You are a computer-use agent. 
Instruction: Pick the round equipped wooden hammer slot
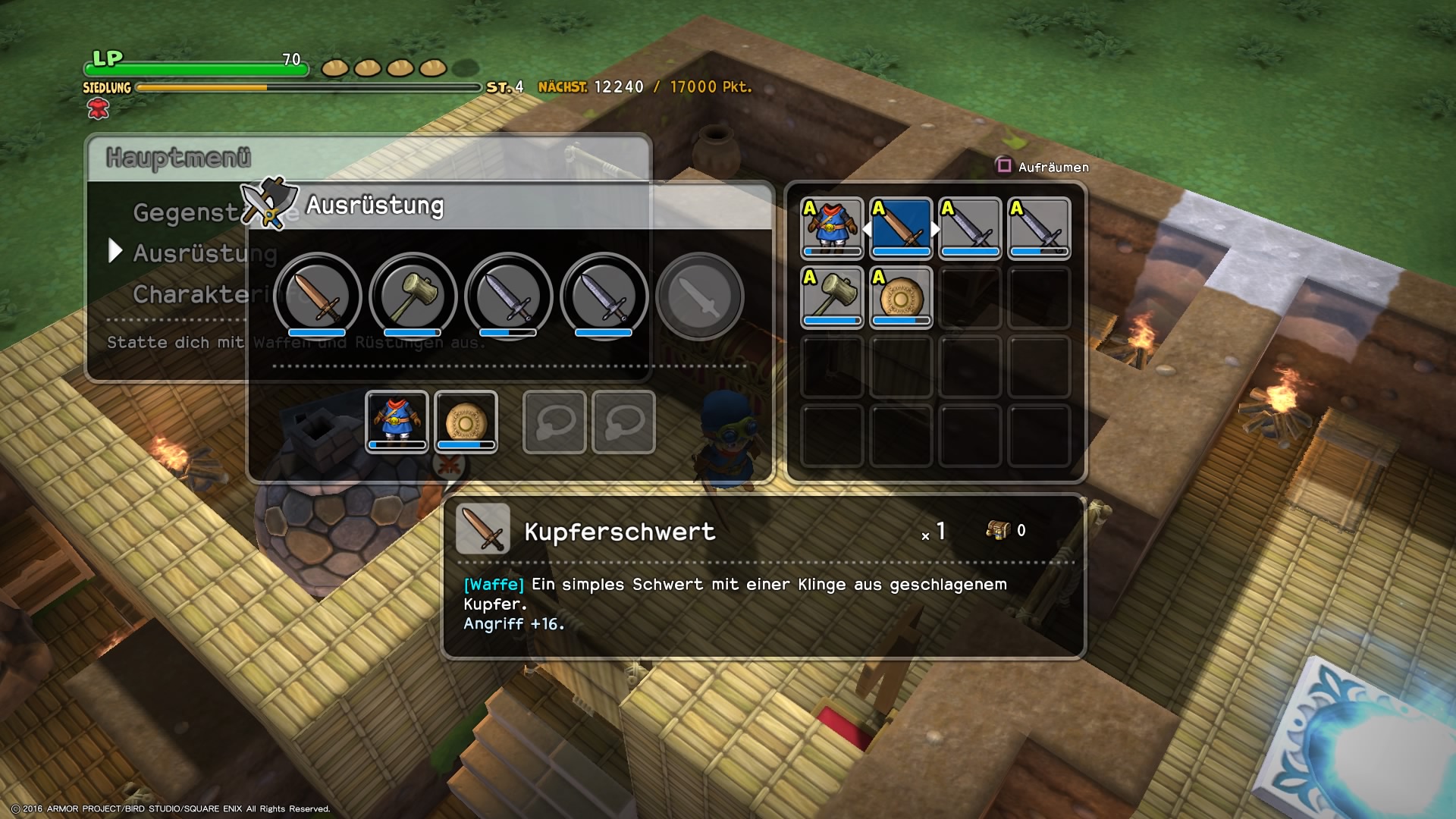(413, 296)
